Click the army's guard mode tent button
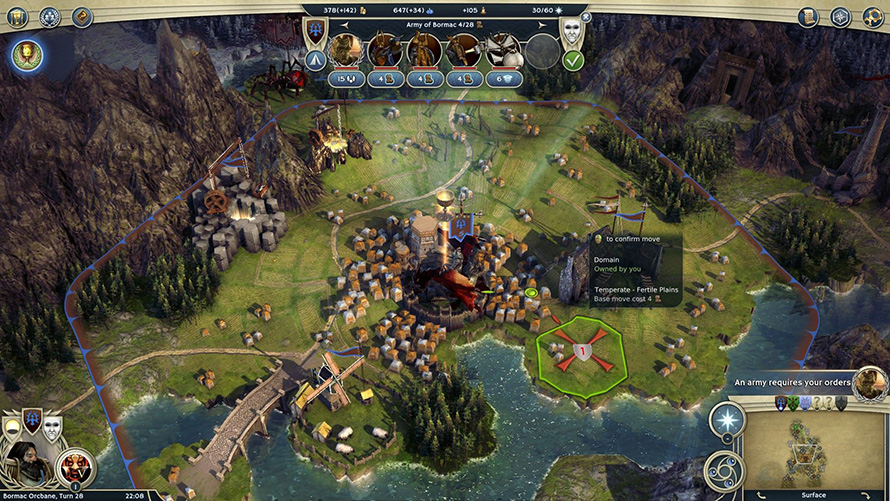 314,60
